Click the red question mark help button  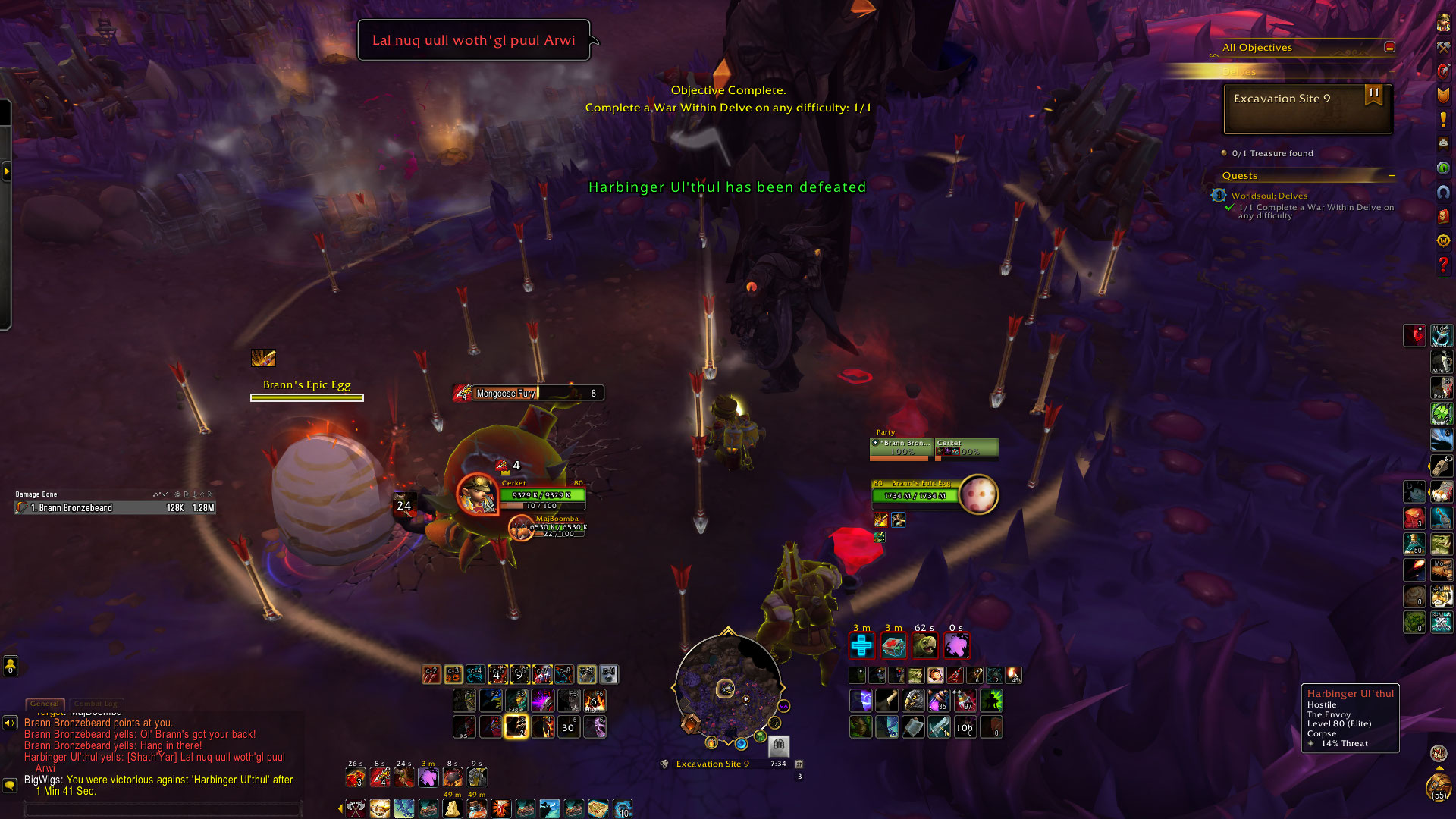pos(1443,264)
